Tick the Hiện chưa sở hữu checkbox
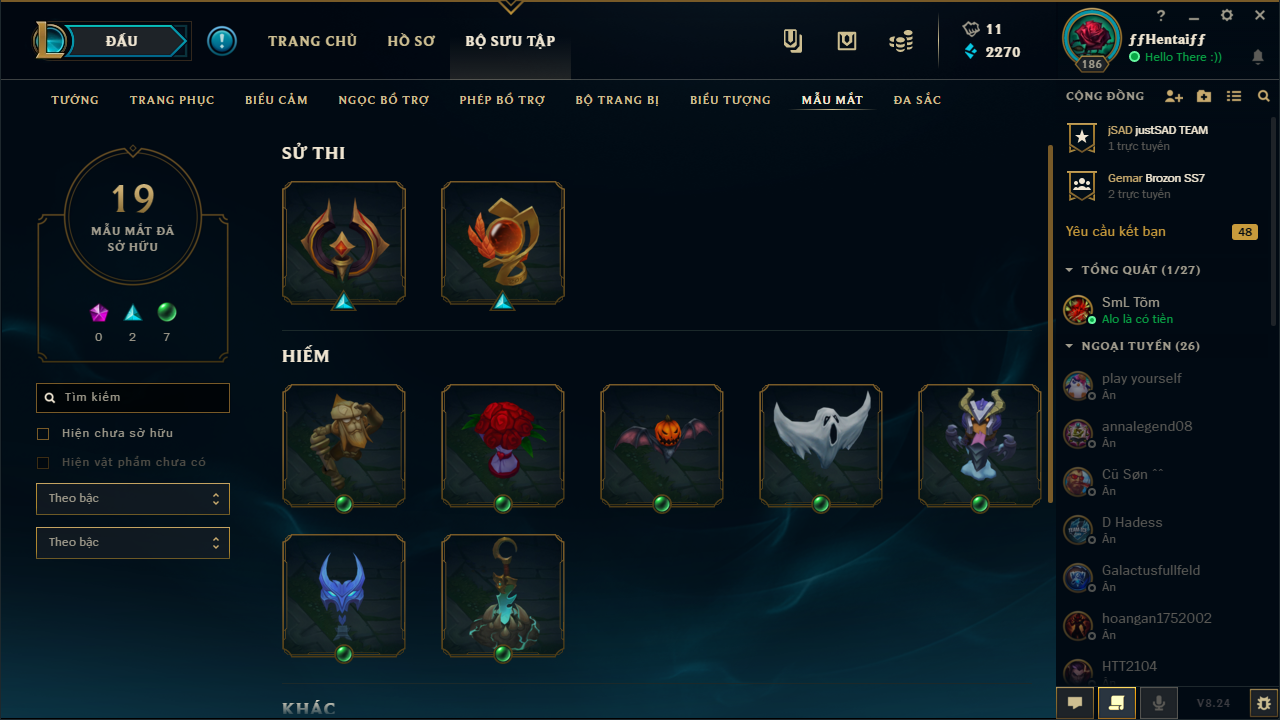This screenshot has width=1280, height=720. coord(43,434)
